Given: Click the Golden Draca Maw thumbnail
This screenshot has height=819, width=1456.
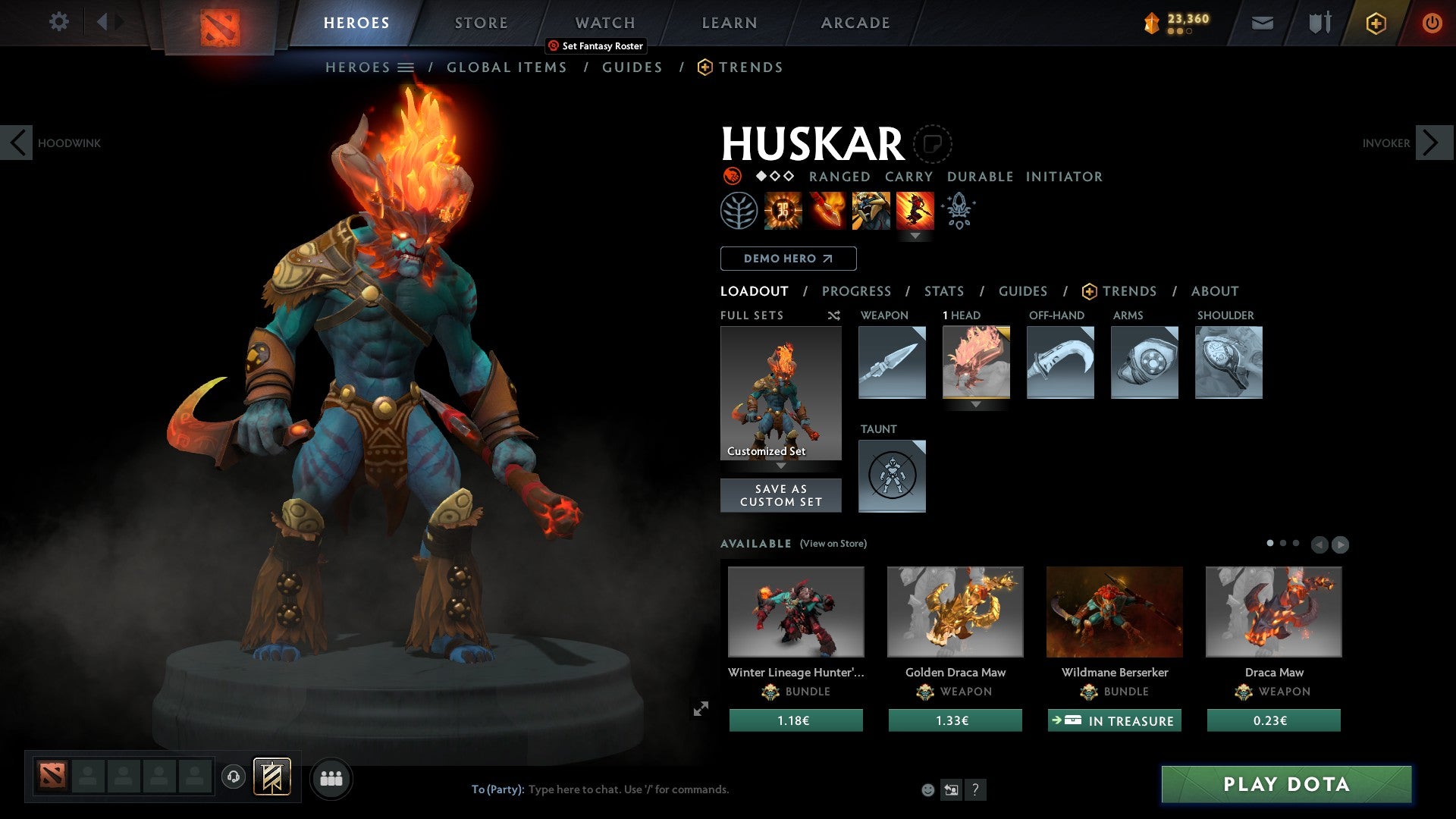Looking at the screenshot, I should (x=955, y=611).
